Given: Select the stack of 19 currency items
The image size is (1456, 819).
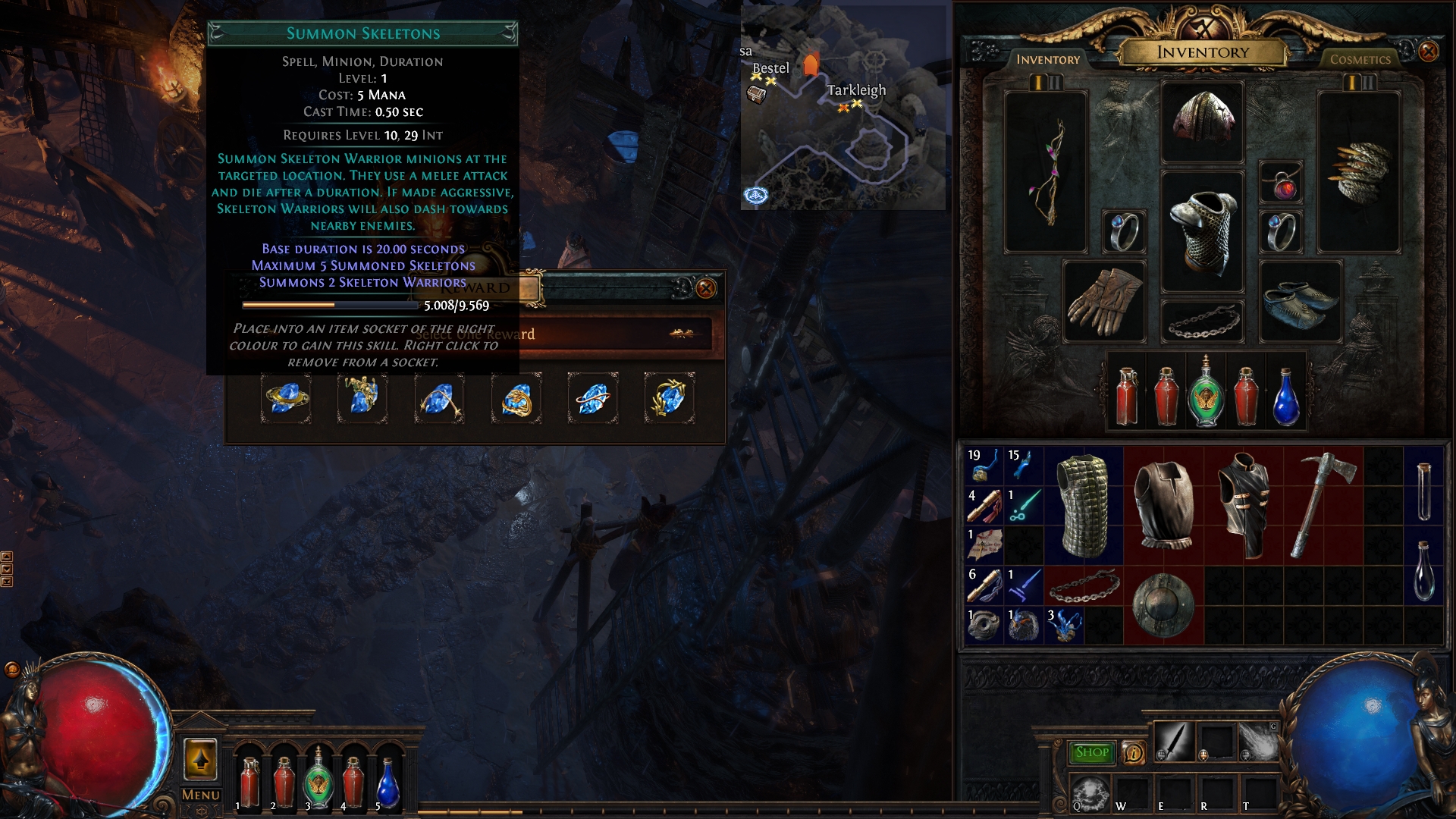Looking at the screenshot, I should coord(984,466).
